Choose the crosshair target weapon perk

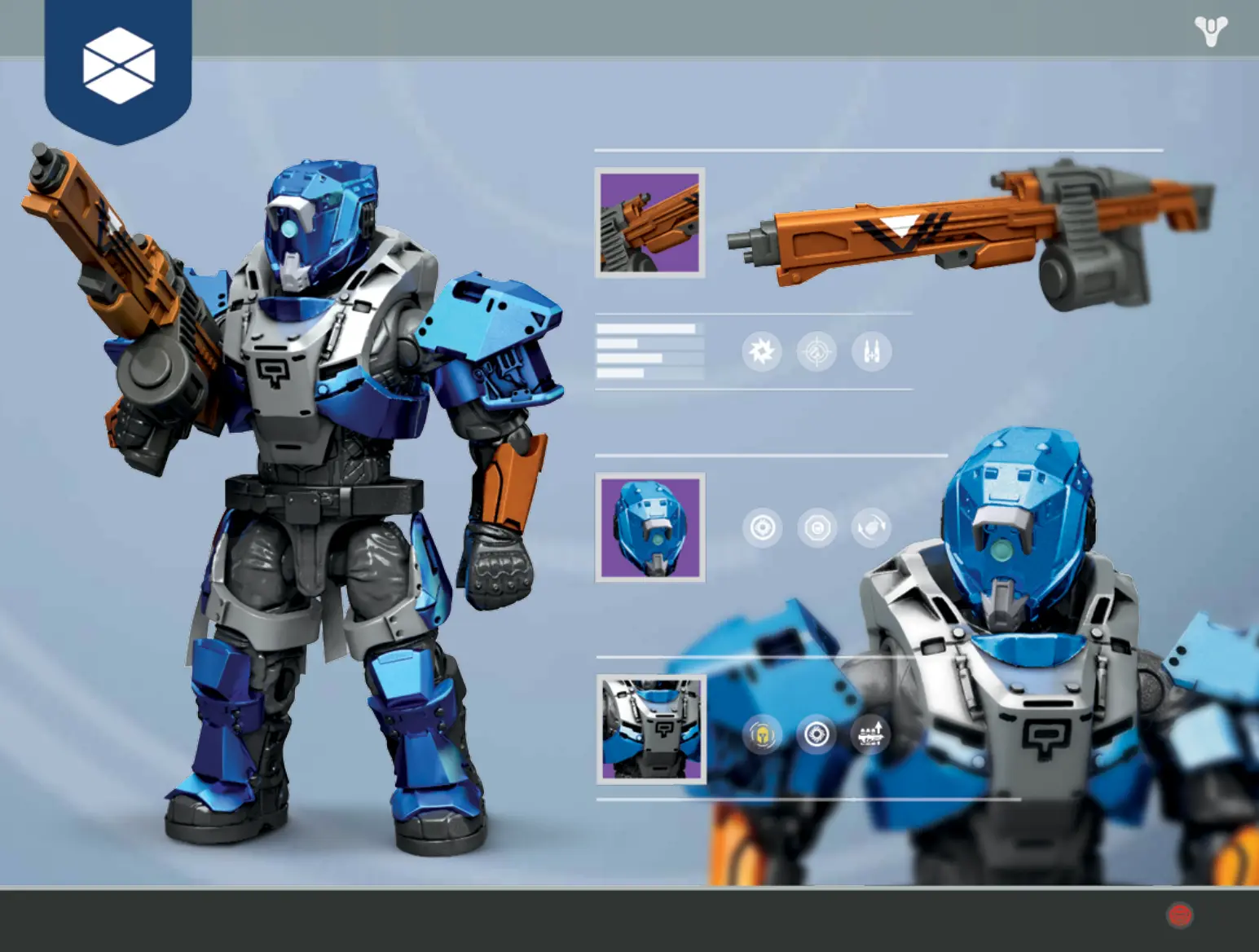coord(817,352)
